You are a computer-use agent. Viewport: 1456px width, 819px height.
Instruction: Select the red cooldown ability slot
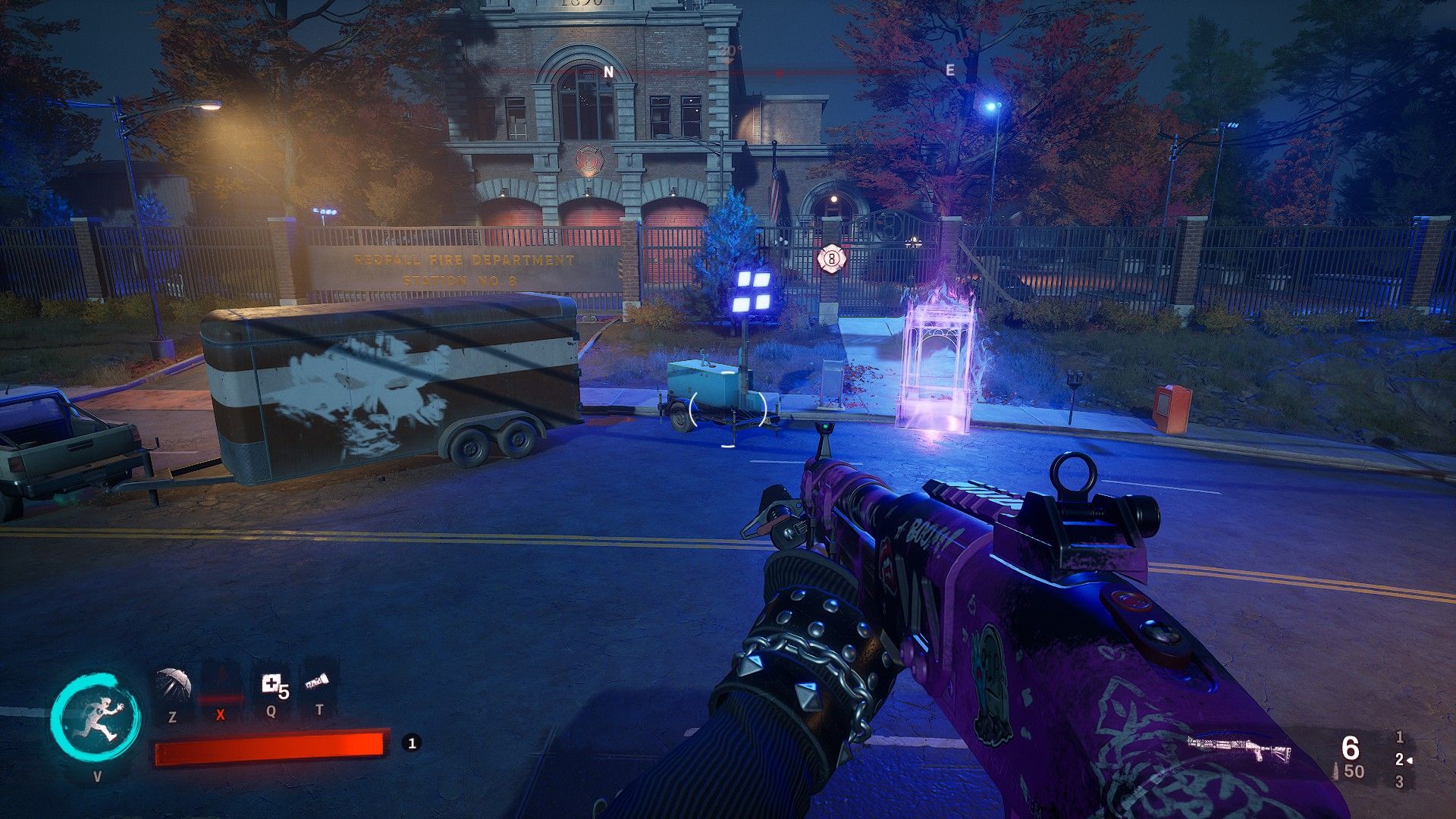pyautogui.click(x=220, y=686)
